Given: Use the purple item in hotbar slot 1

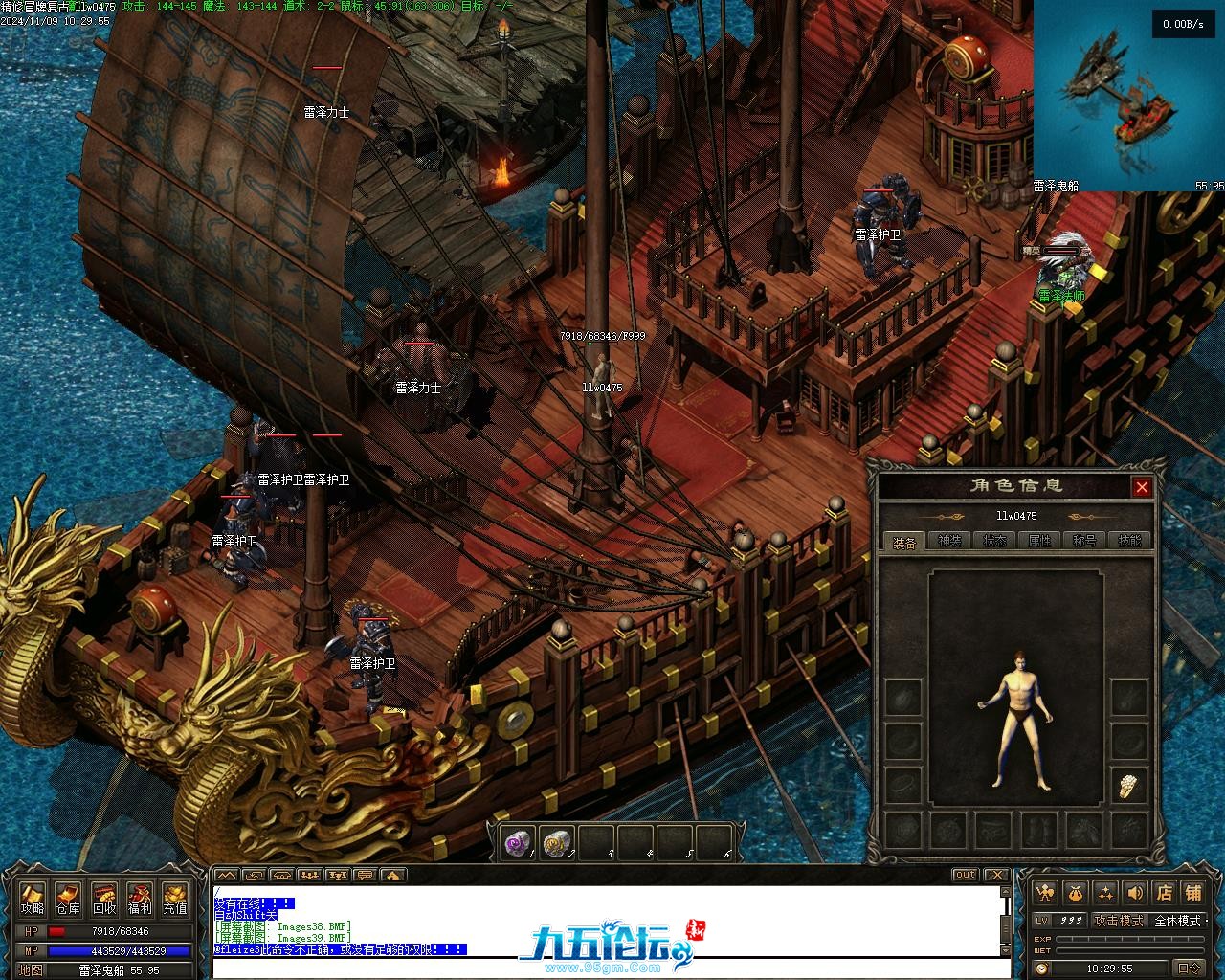Looking at the screenshot, I should point(518,842).
